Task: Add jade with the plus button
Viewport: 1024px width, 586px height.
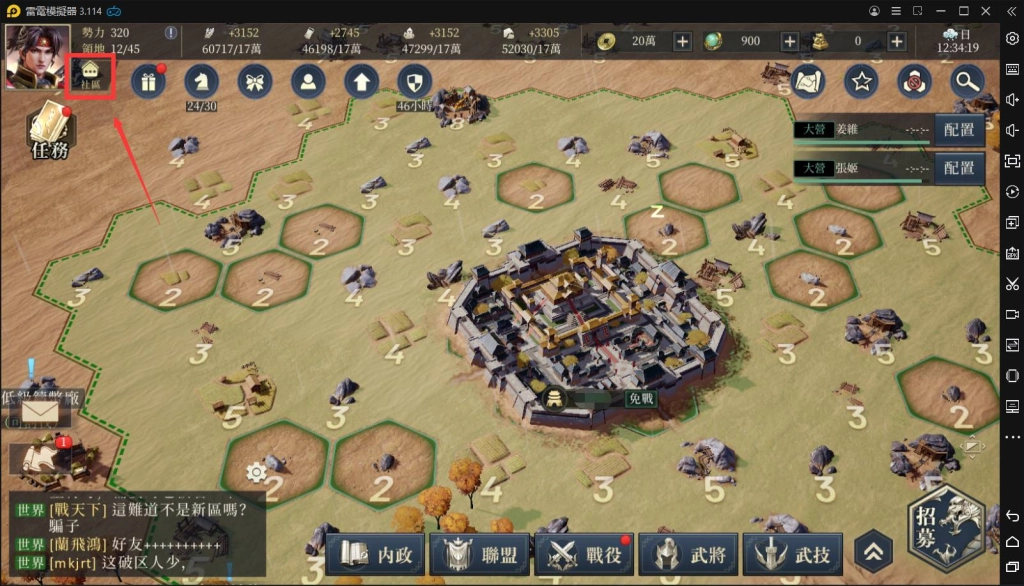Action: [789, 41]
